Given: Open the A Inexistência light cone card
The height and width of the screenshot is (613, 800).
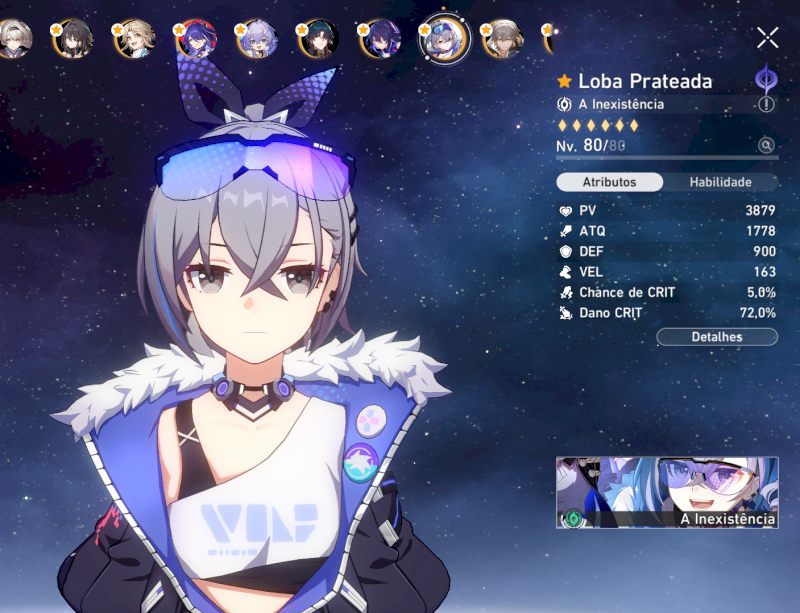Looking at the screenshot, I should 667,492.
